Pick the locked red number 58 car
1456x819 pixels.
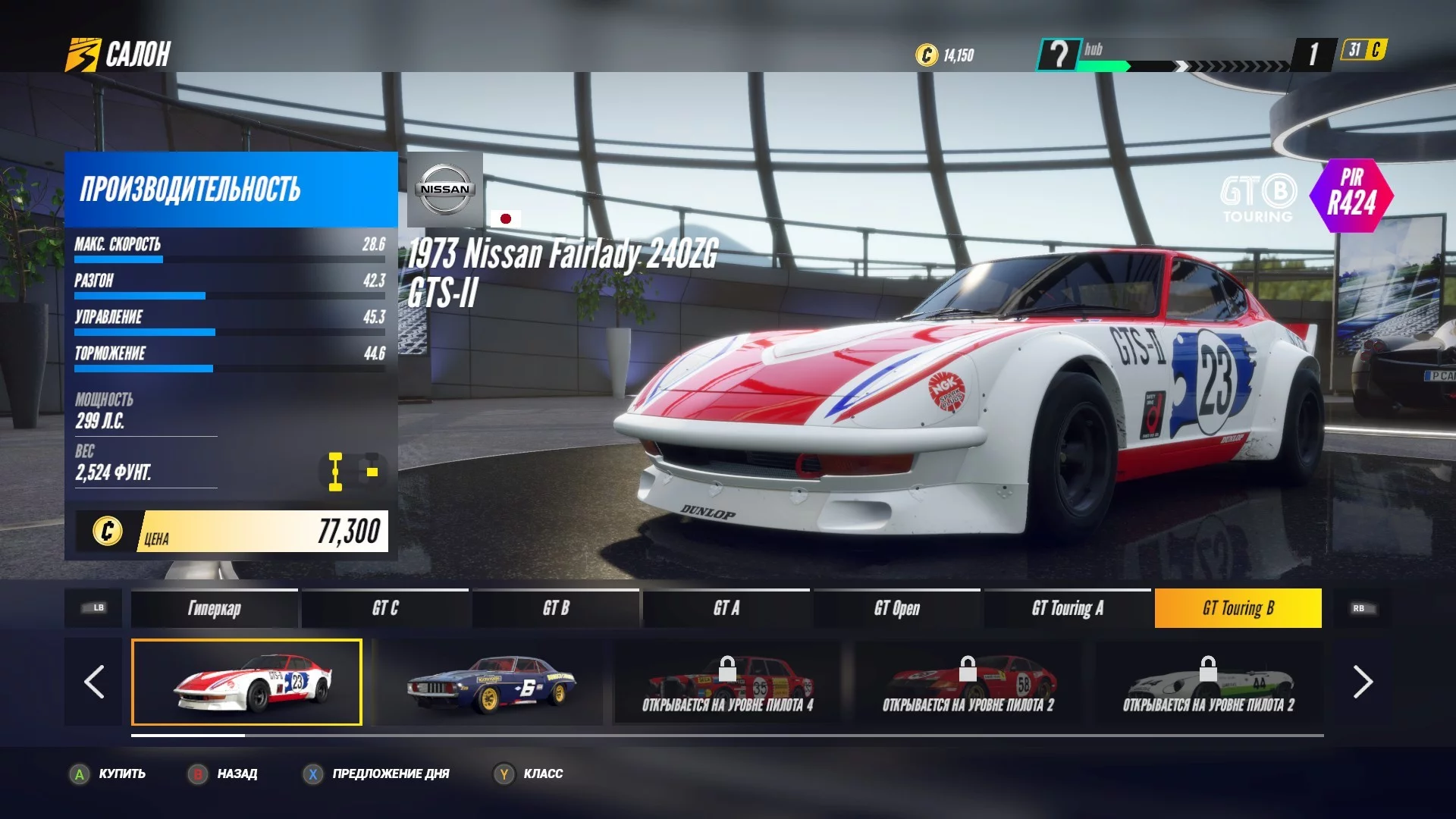pyautogui.click(x=968, y=682)
